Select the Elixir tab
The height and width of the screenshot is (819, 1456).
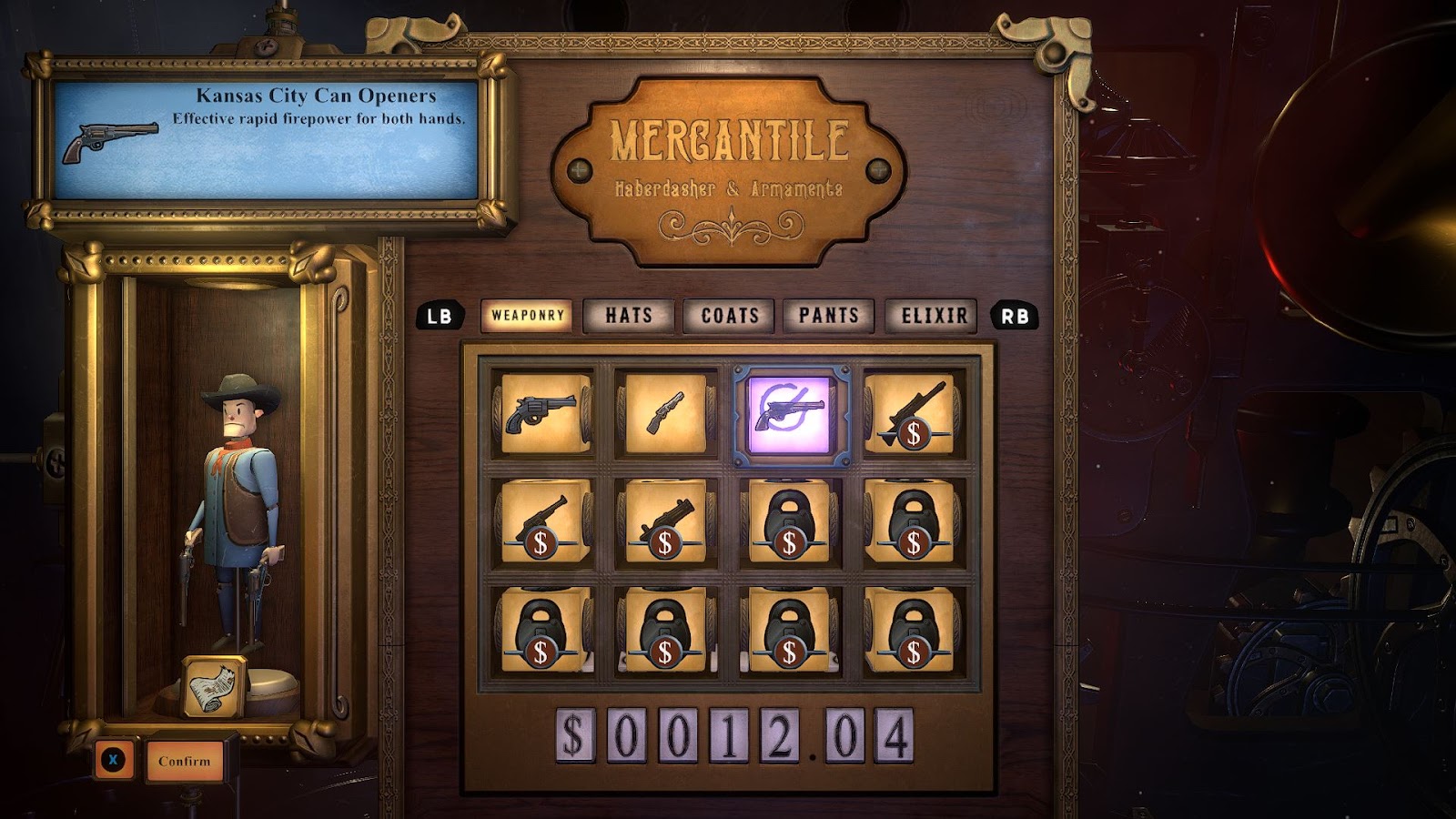pos(934,316)
